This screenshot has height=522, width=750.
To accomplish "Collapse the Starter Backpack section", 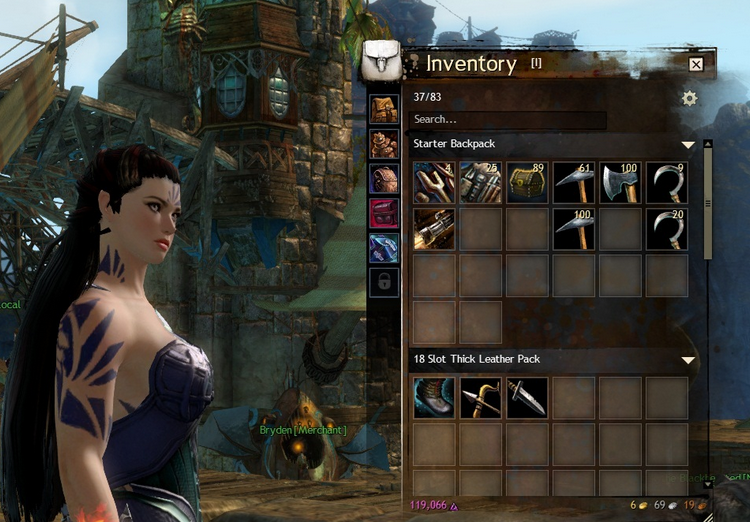I will [x=688, y=145].
